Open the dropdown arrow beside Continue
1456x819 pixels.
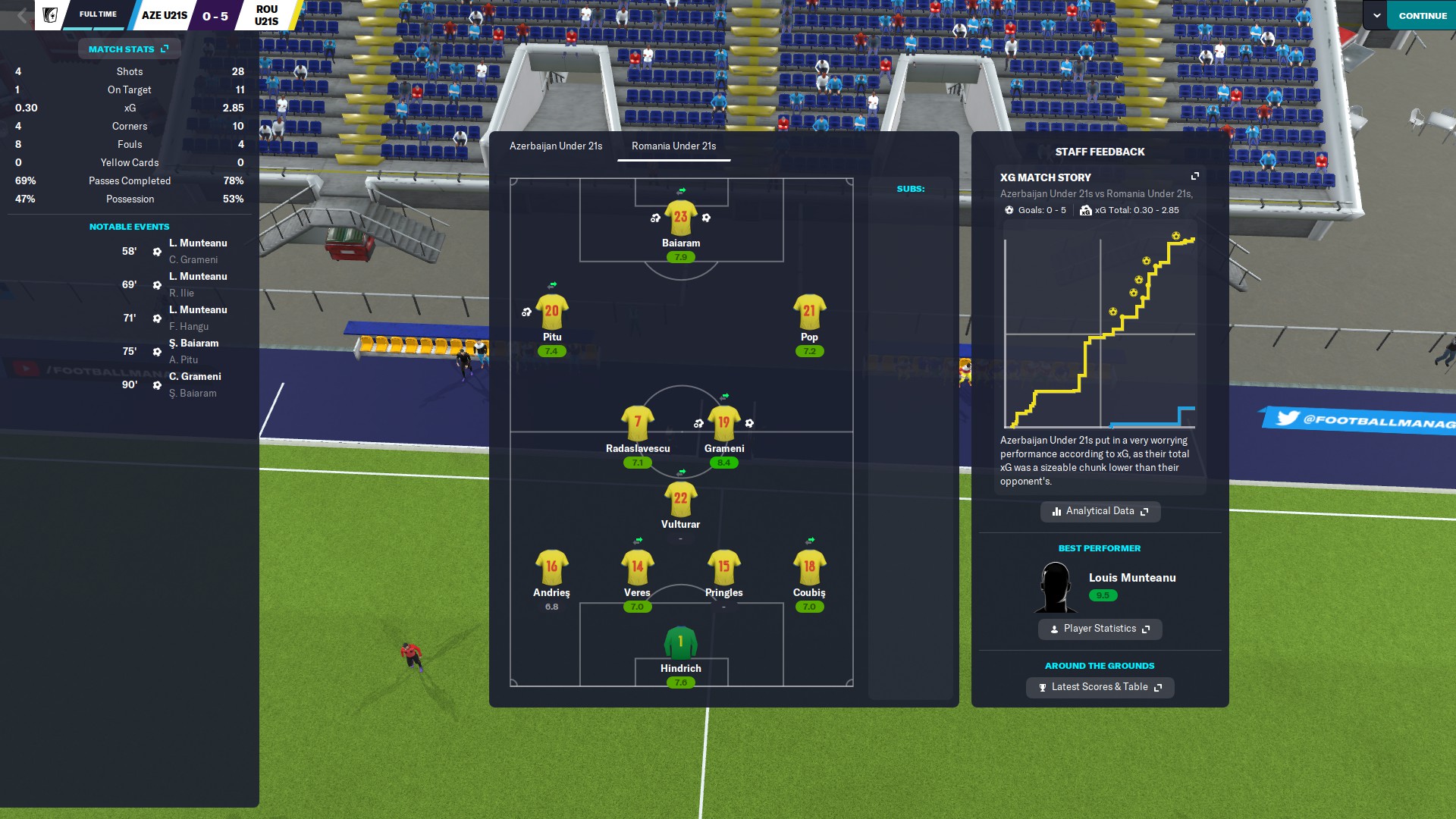pyautogui.click(x=1376, y=15)
